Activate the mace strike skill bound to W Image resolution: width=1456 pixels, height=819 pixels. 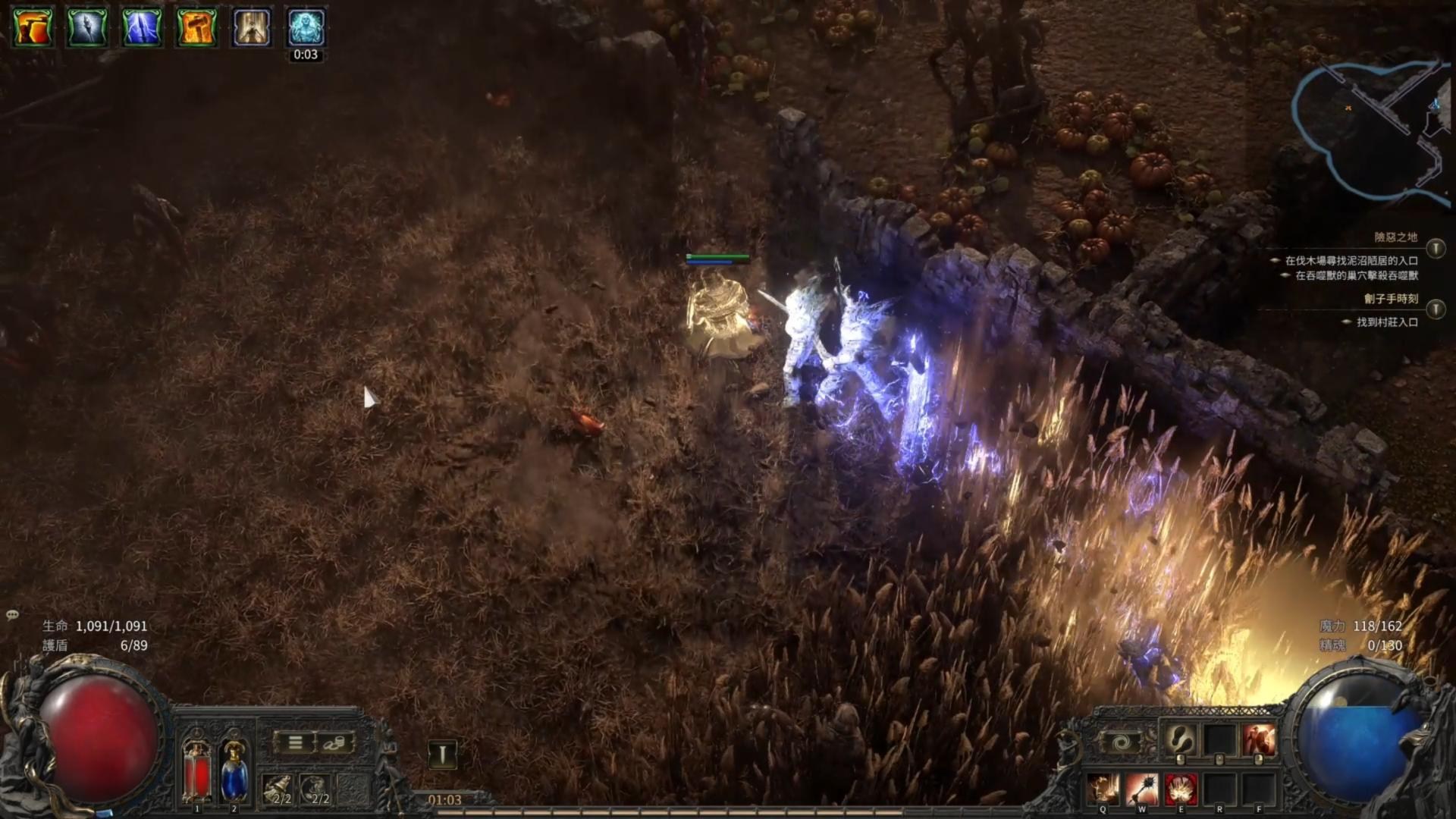(1142, 788)
